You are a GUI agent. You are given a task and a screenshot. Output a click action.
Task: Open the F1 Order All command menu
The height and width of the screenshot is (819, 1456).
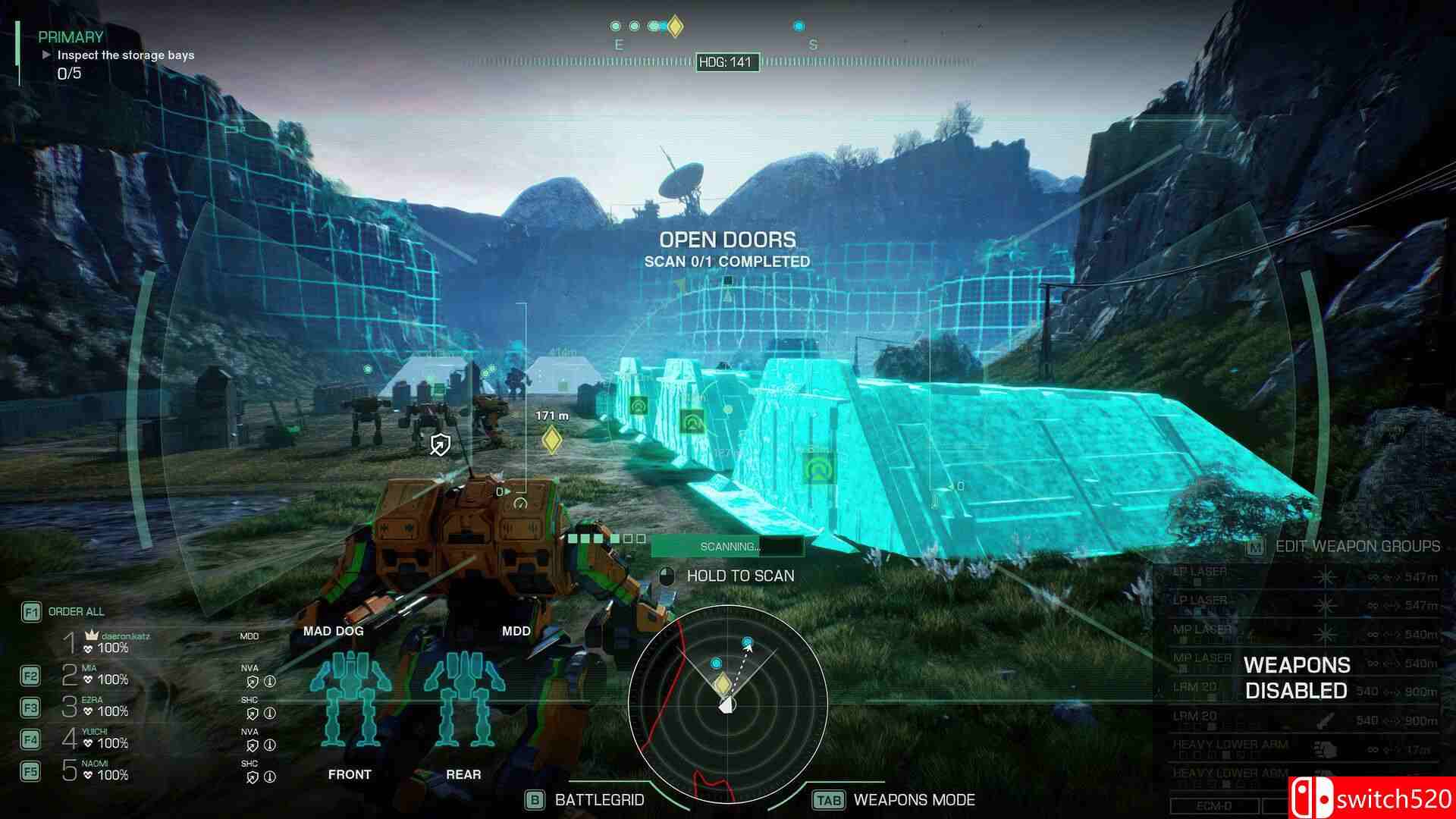31,612
